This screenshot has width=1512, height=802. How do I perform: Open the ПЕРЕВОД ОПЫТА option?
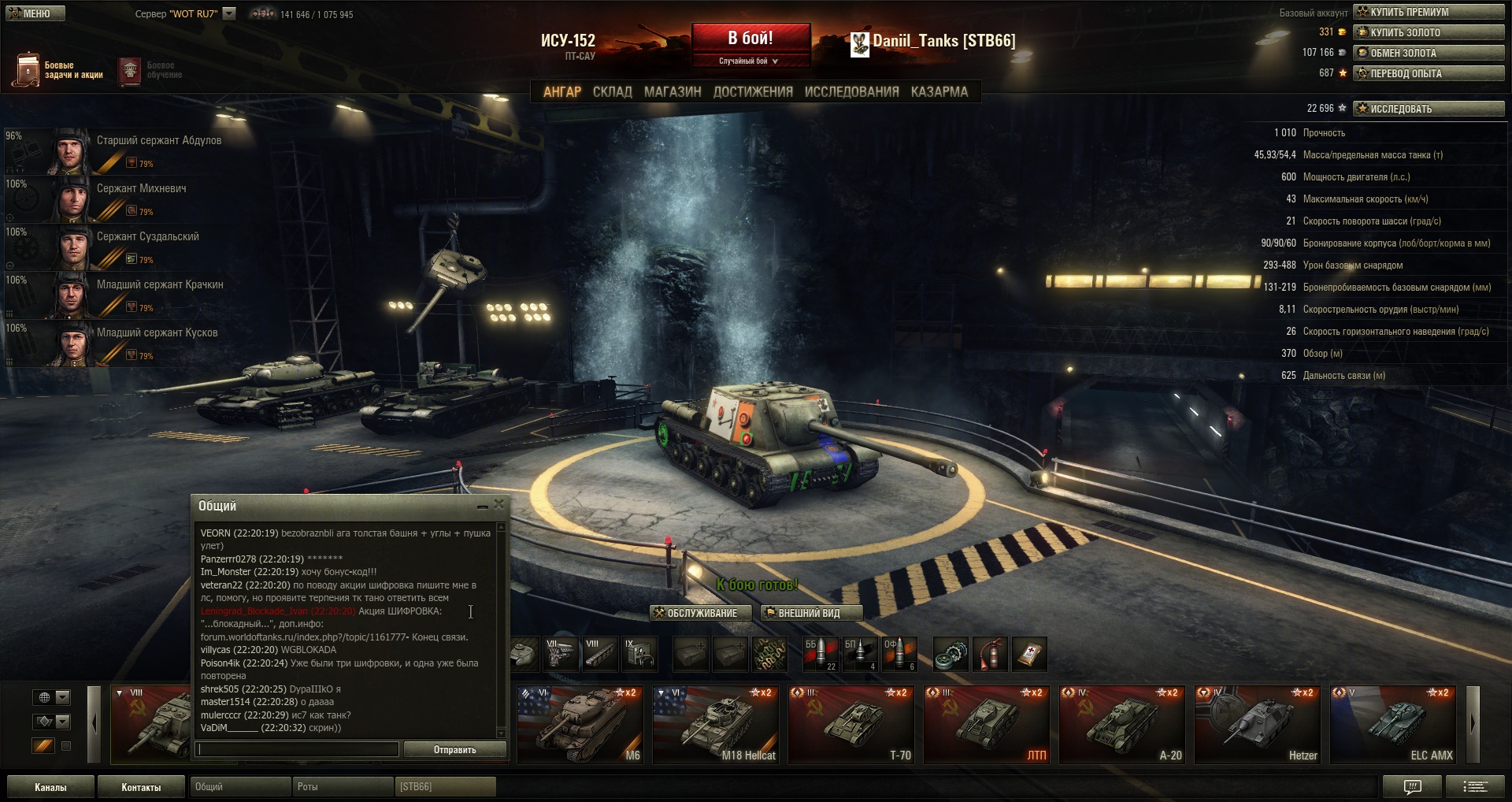[1429, 73]
